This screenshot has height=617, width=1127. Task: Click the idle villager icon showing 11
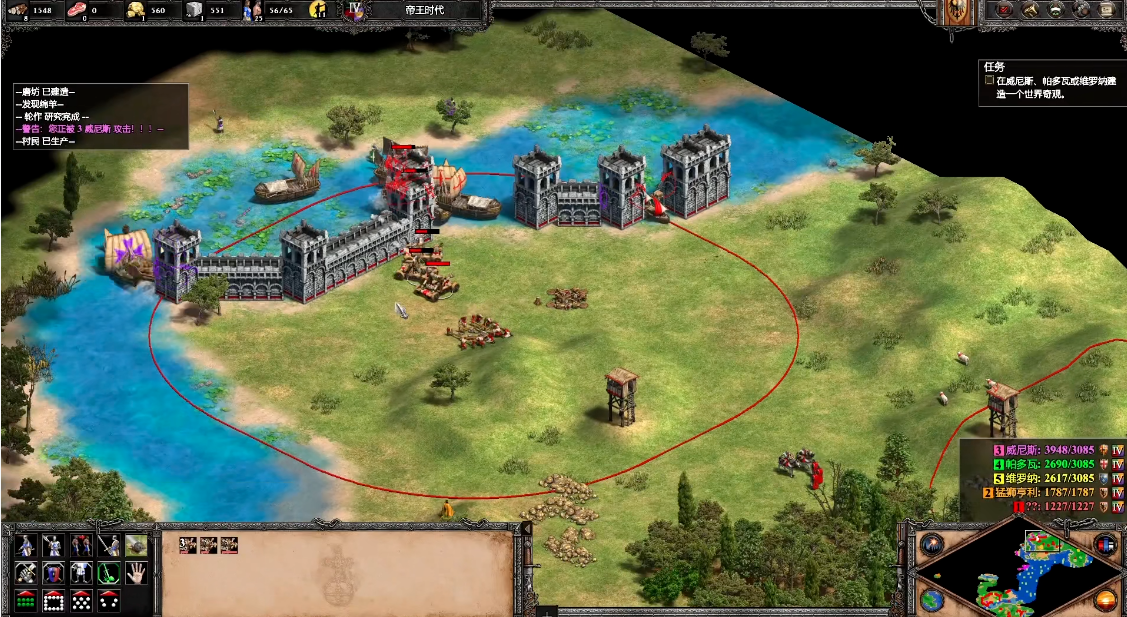pyautogui.click(x=320, y=10)
